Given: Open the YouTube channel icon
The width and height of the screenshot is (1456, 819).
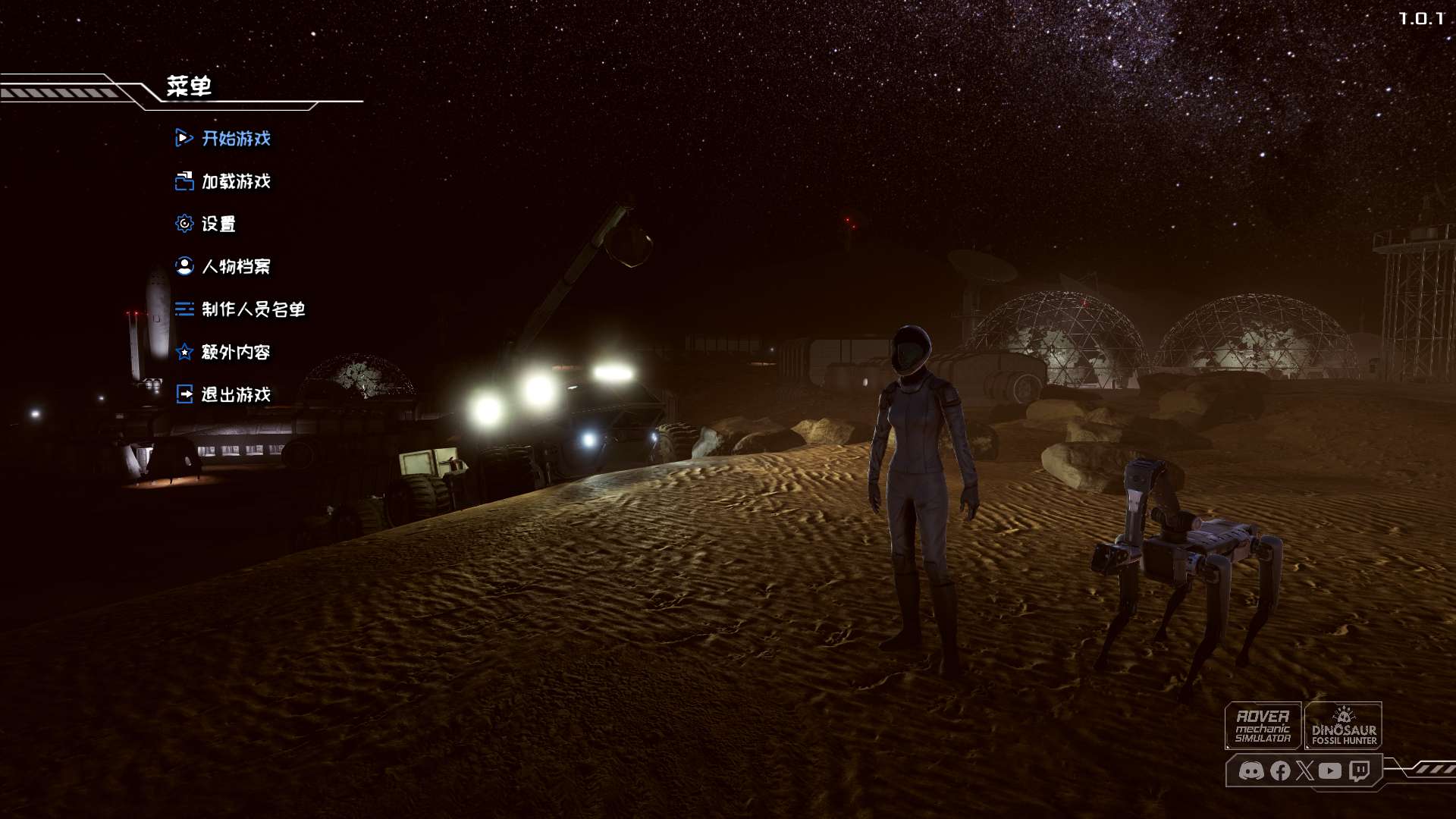Looking at the screenshot, I should [1330, 771].
